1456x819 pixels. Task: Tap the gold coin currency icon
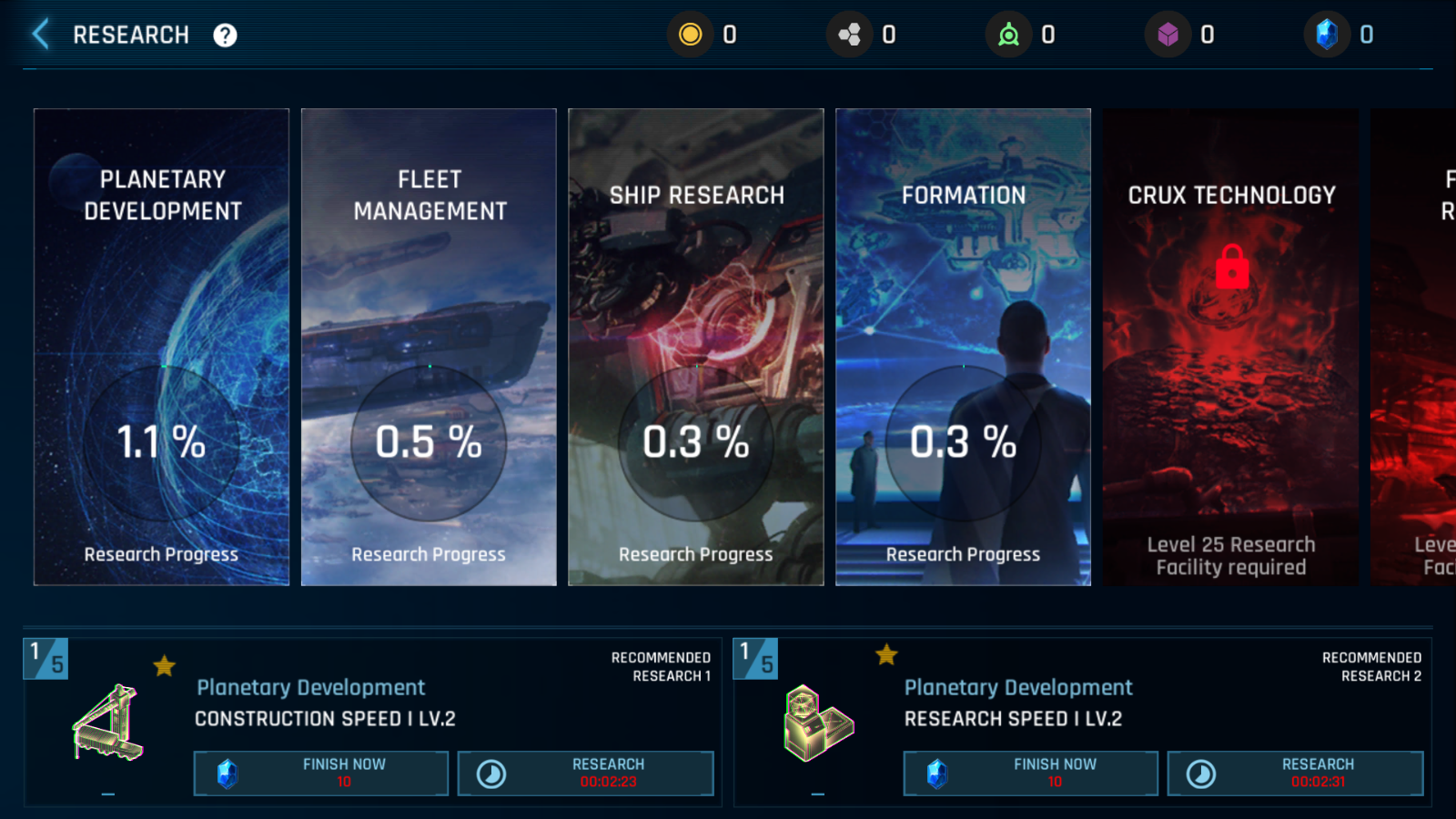(691, 35)
